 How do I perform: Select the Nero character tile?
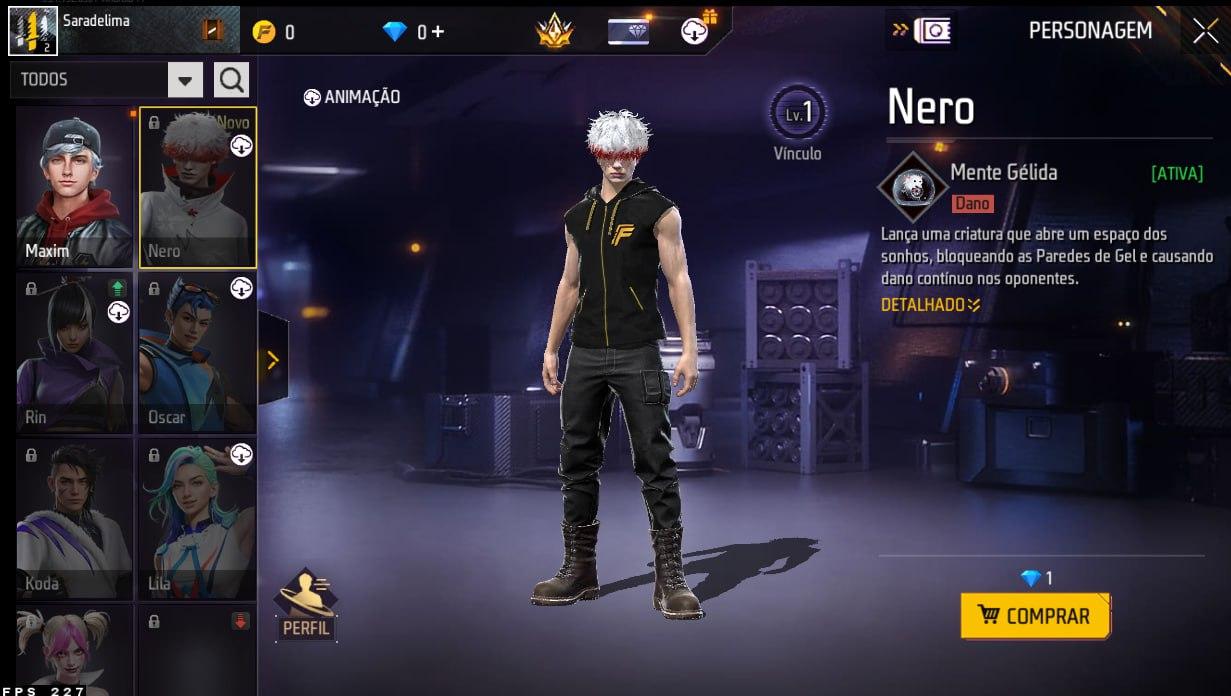[197, 187]
